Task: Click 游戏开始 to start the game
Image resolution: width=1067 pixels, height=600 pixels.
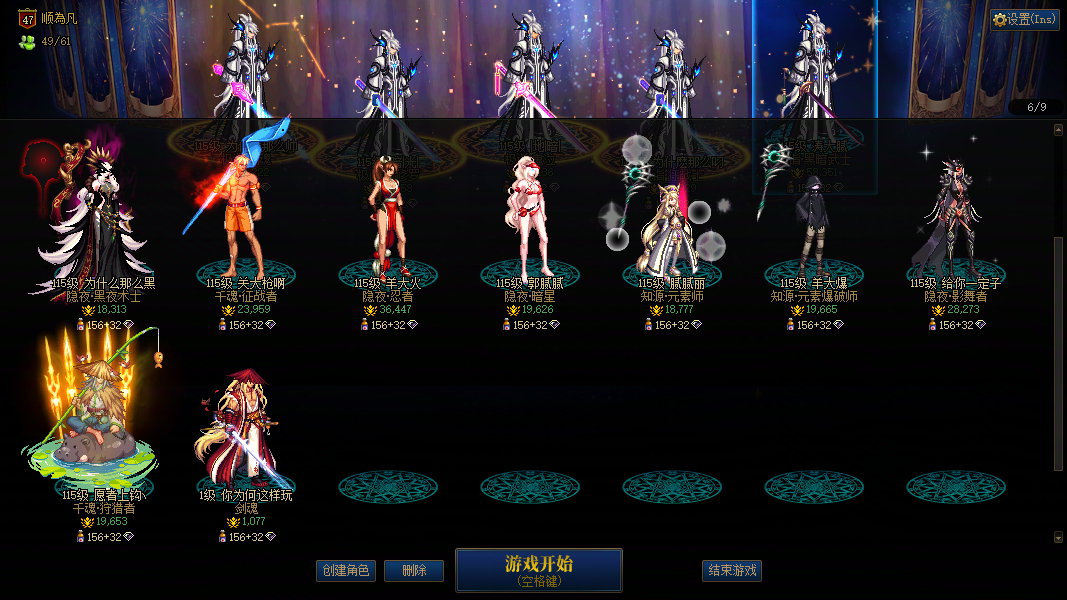Action: point(538,569)
